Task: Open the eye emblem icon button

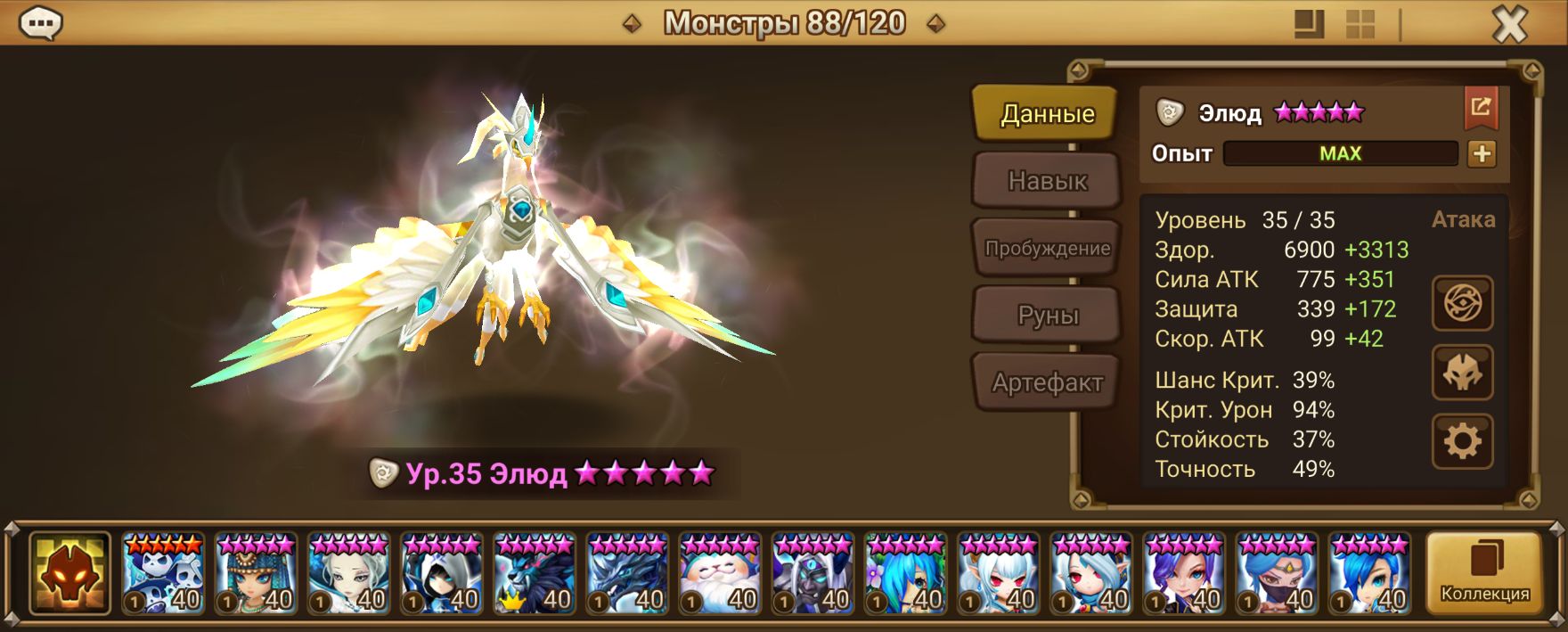Action: tap(1462, 304)
